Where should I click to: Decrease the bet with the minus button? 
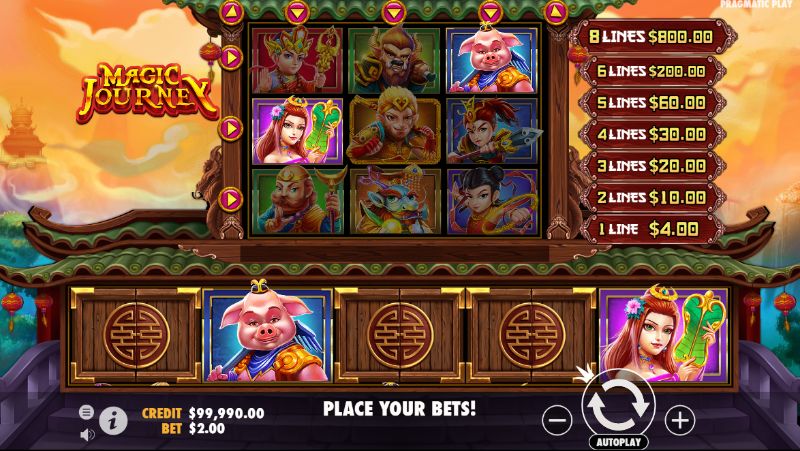pos(557,419)
